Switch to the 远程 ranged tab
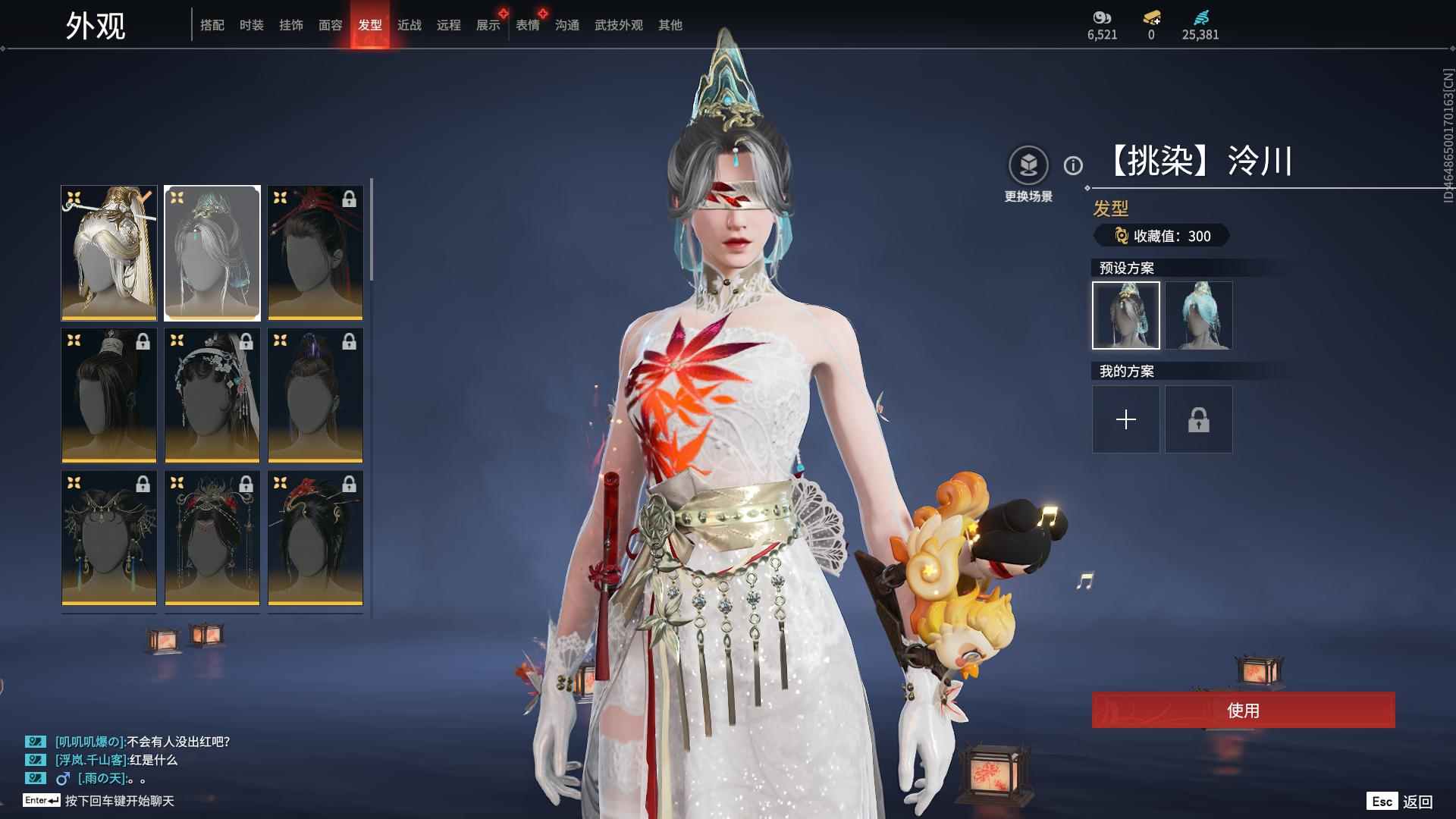 tap(448, 25)
